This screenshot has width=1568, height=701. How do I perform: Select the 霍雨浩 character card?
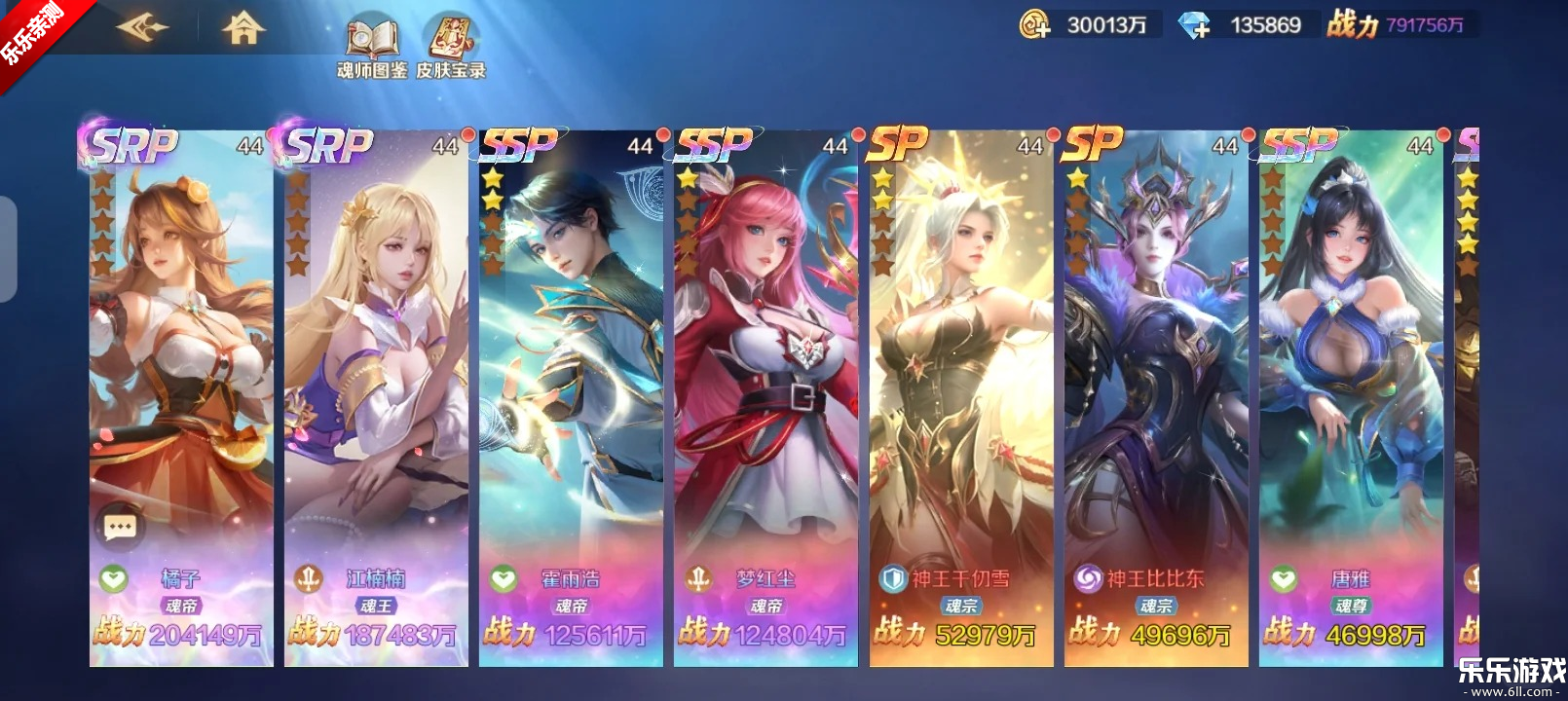[x=571, y=389]
